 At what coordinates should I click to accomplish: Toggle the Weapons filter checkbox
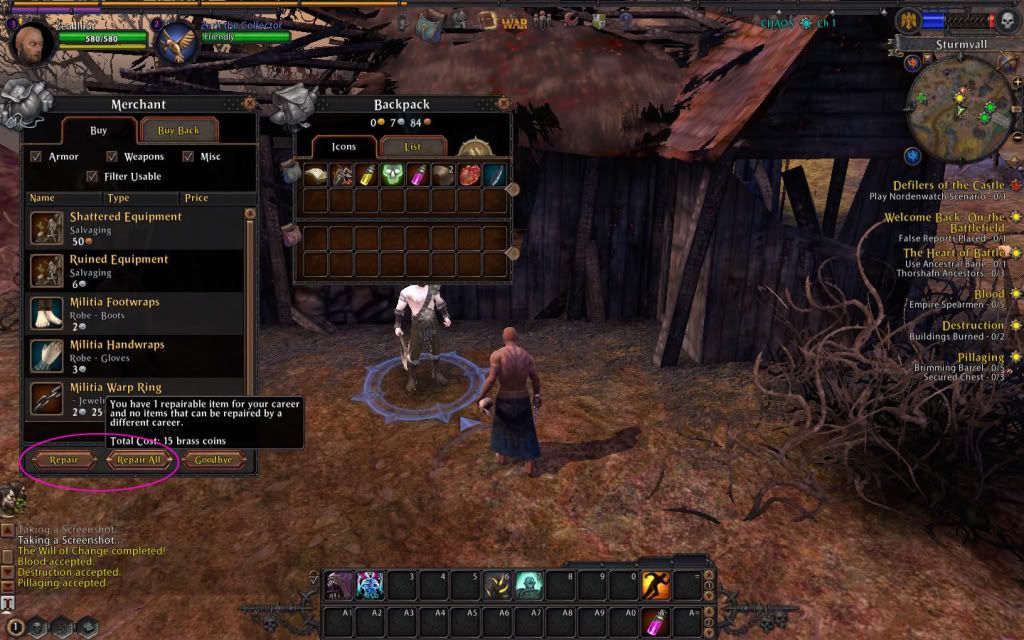coord(114,157)
